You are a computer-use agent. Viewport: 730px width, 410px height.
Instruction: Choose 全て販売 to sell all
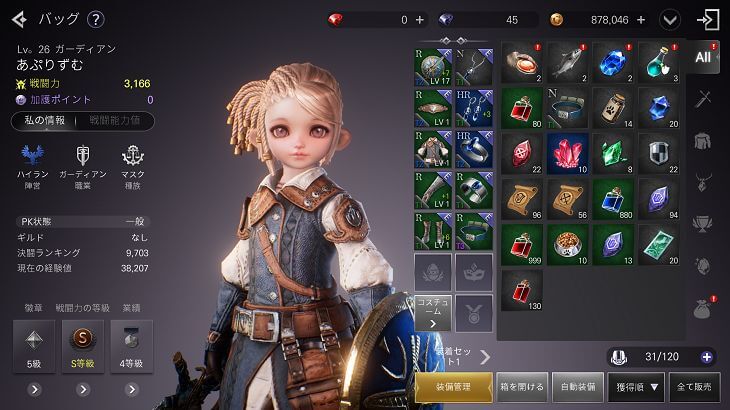(696, 386)
